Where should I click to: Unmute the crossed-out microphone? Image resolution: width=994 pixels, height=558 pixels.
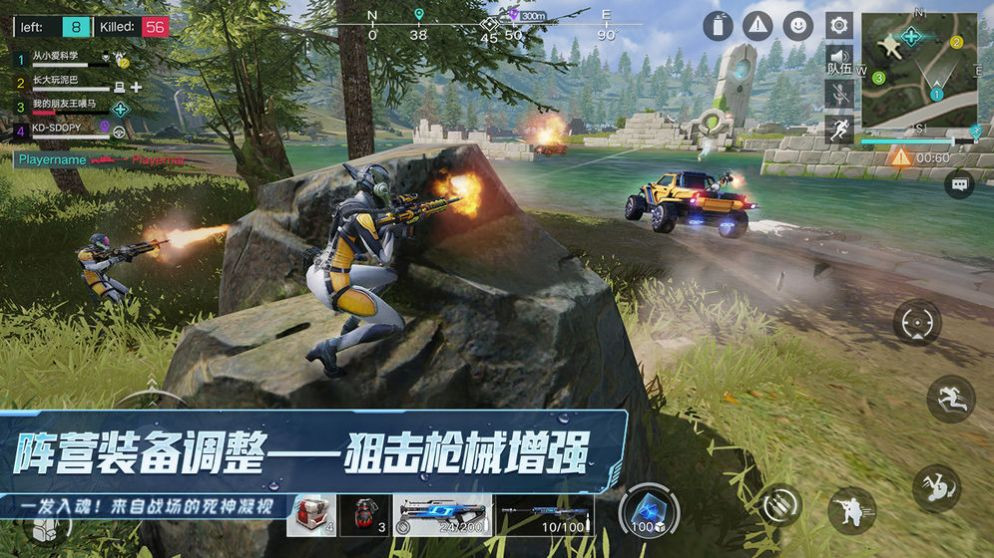(839, 94)
